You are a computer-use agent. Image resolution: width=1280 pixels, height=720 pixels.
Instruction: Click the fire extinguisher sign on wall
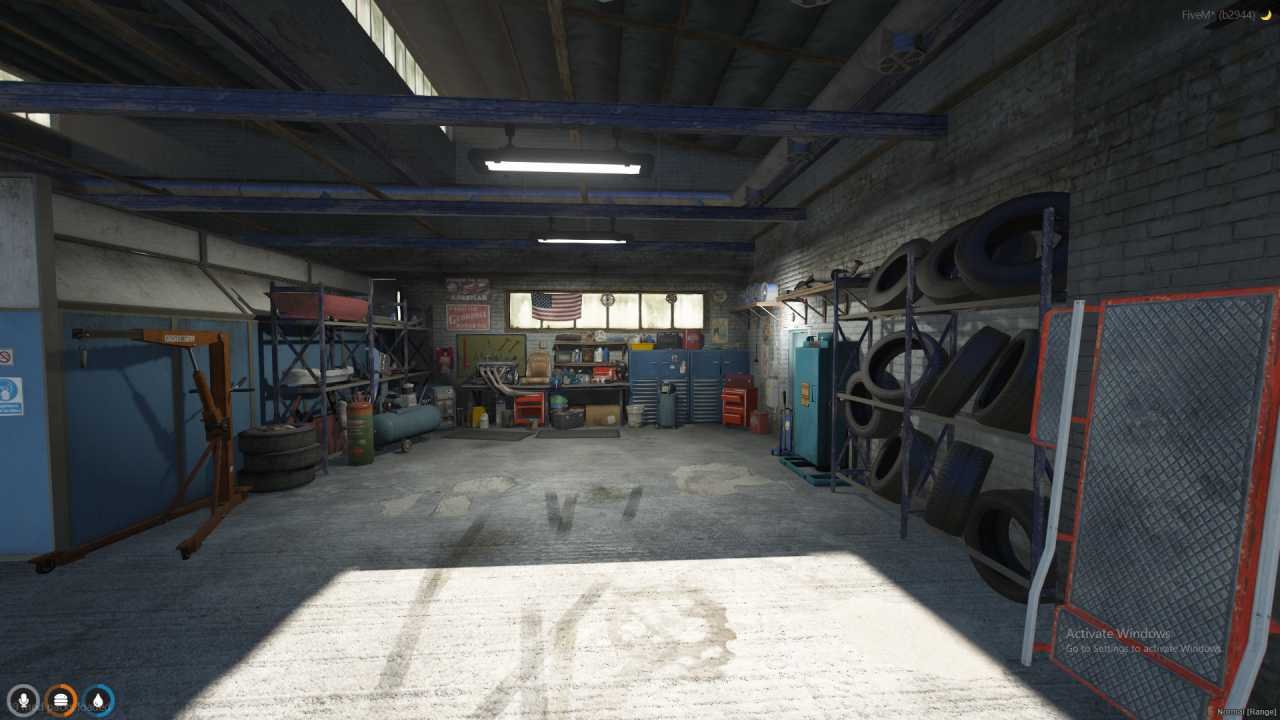444,358
